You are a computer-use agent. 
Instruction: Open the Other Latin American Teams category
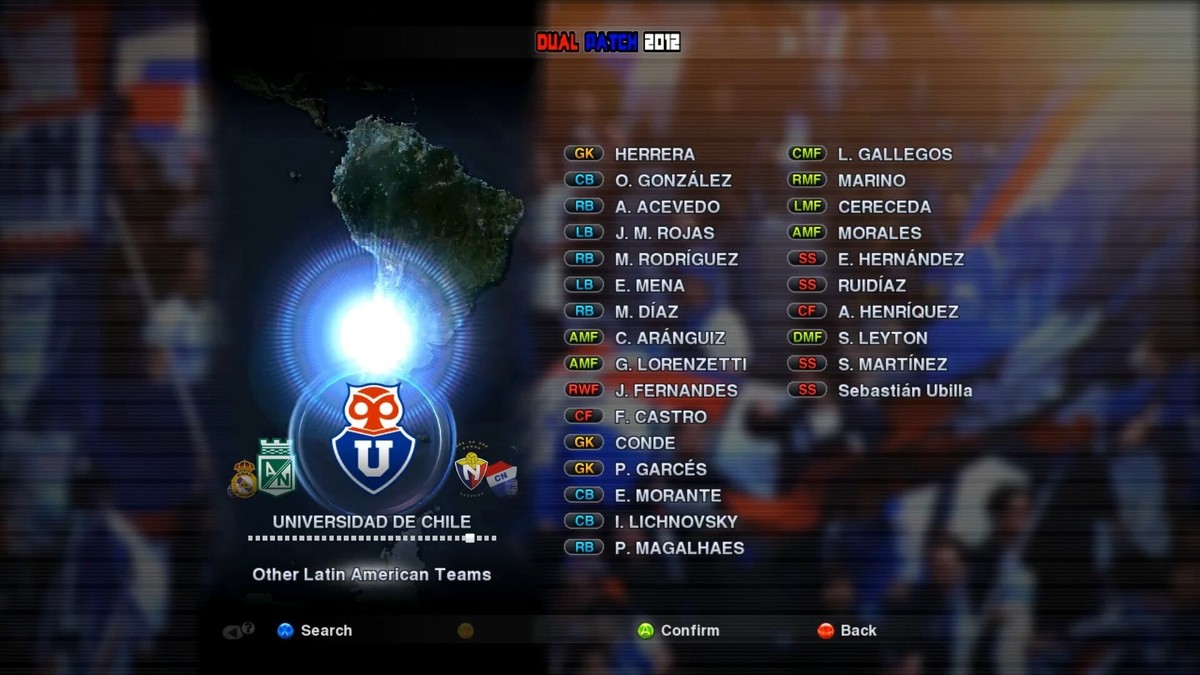point(371,574)
